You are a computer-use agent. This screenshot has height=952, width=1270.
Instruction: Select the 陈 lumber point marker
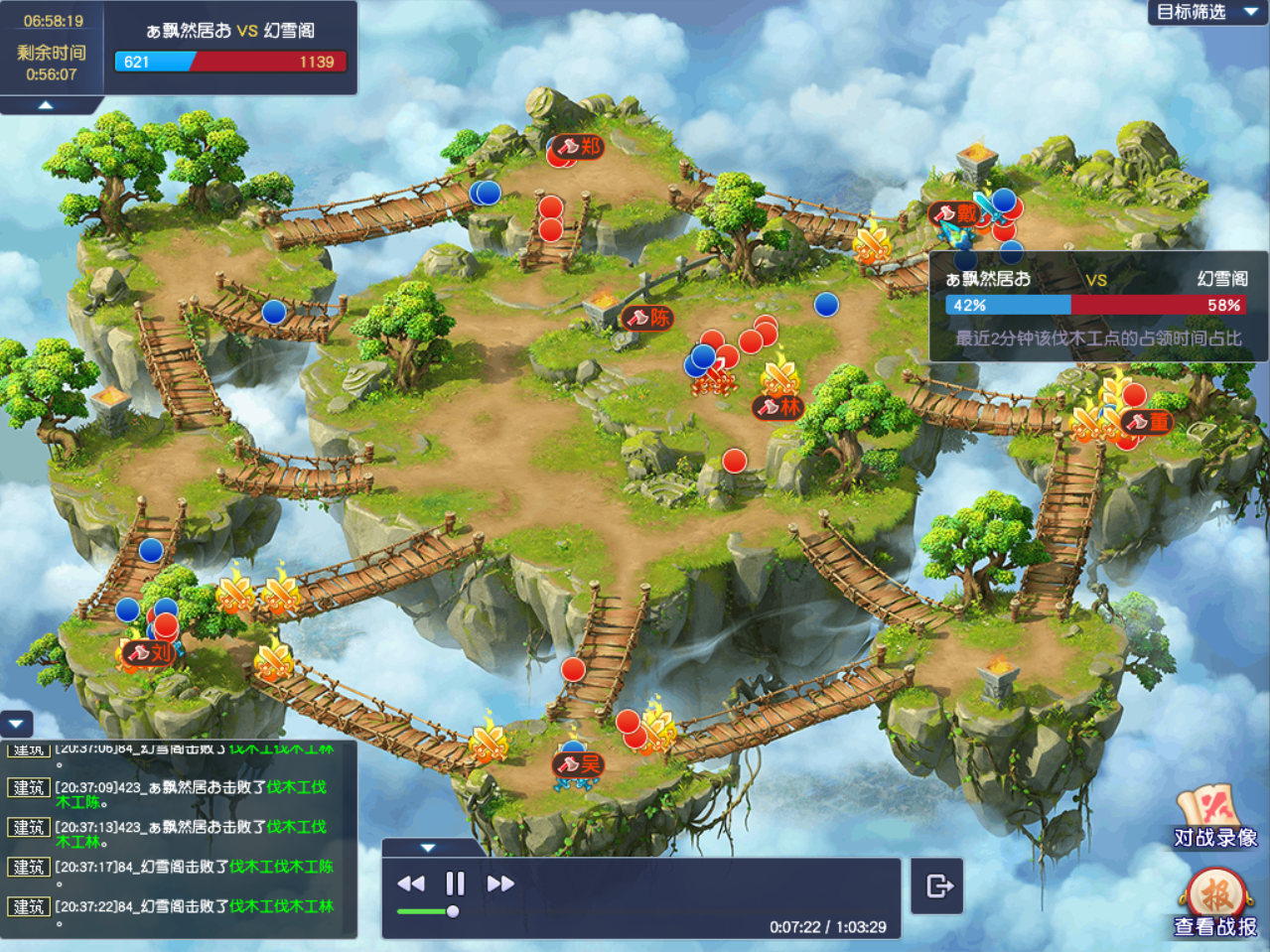[647, 318]
